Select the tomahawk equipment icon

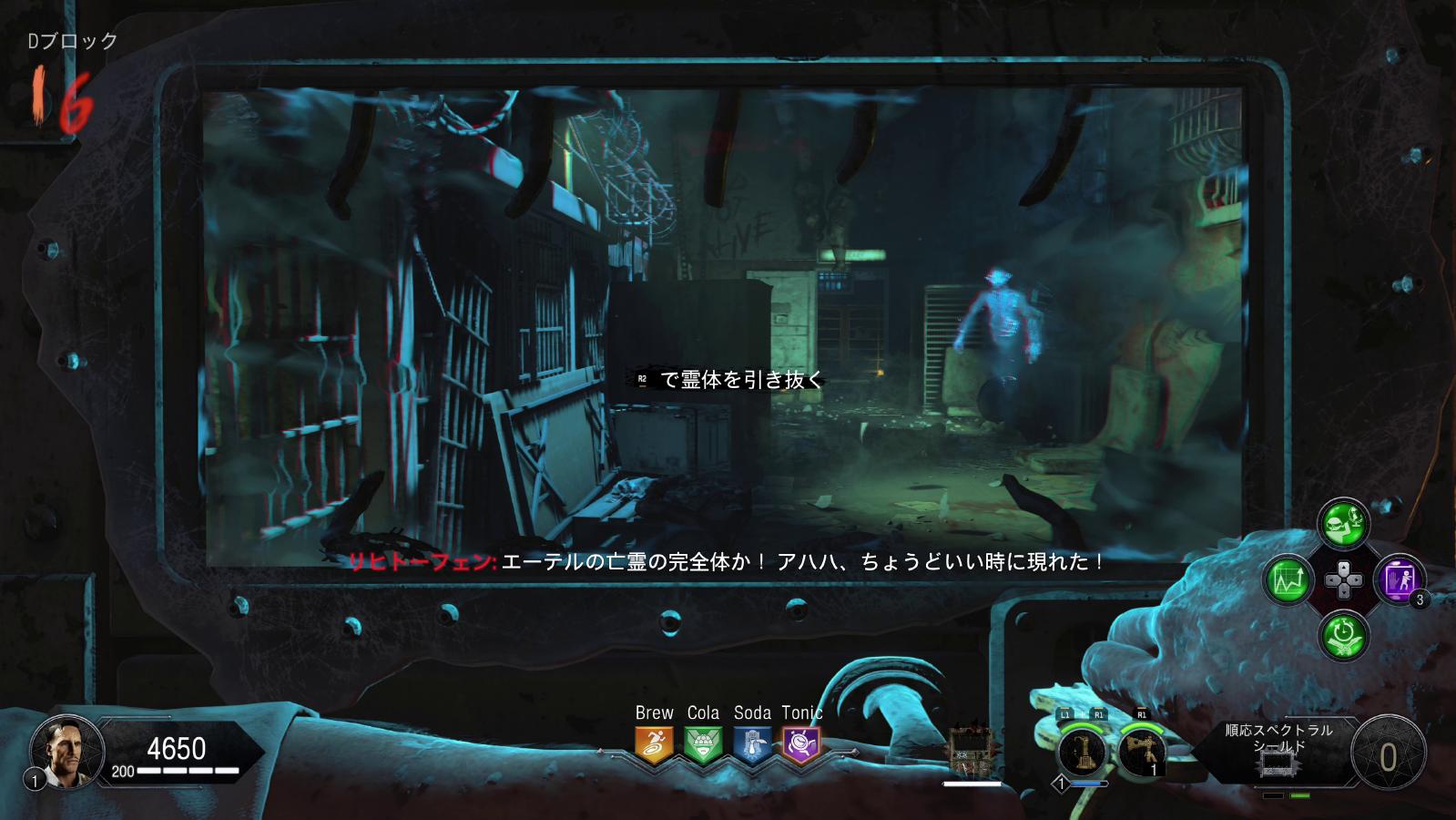click(1141, 753)
